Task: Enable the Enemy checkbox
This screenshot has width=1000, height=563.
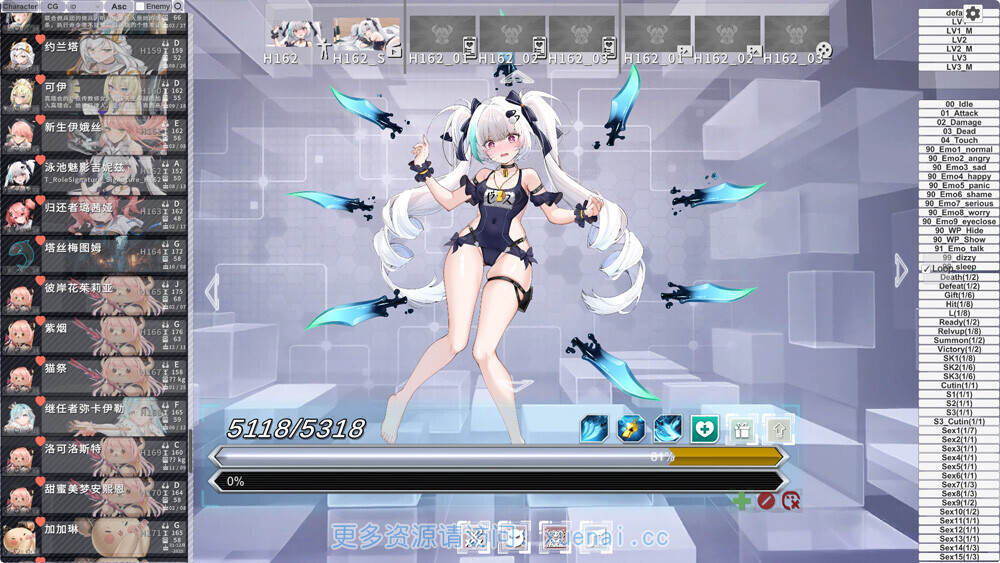Action: pos(141,6)
